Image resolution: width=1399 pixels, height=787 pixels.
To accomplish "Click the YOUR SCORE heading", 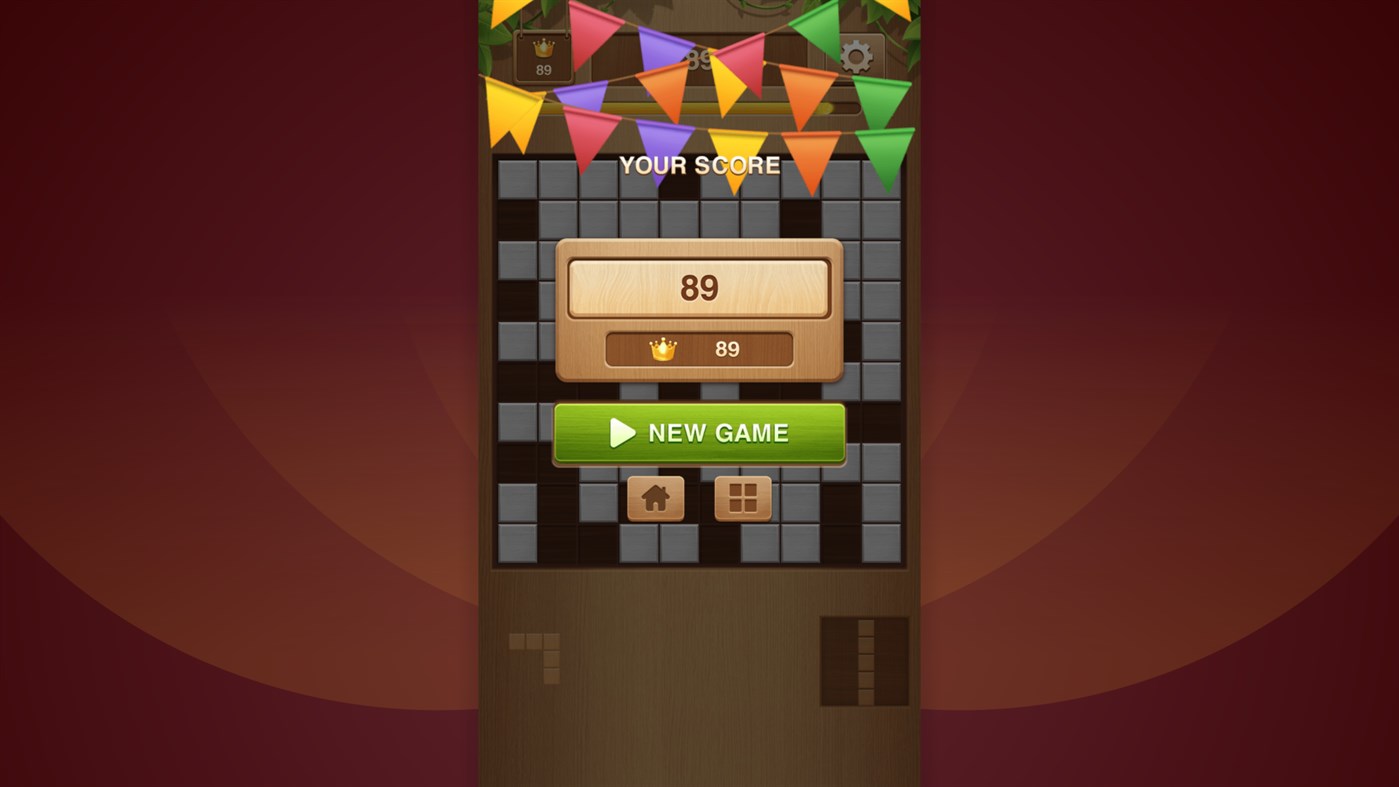I will [x=699, y=165].
